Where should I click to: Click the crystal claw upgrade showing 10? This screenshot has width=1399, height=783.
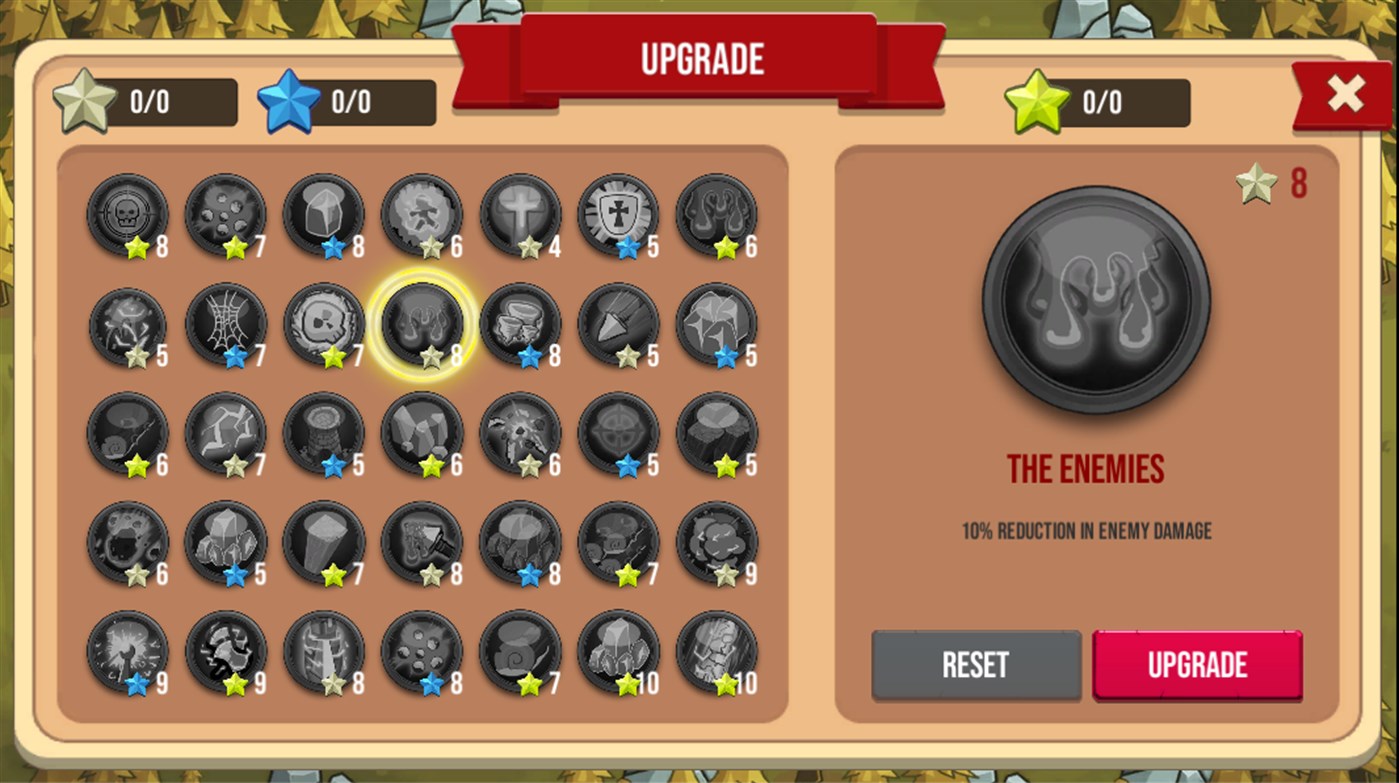[x=618, y=655]
